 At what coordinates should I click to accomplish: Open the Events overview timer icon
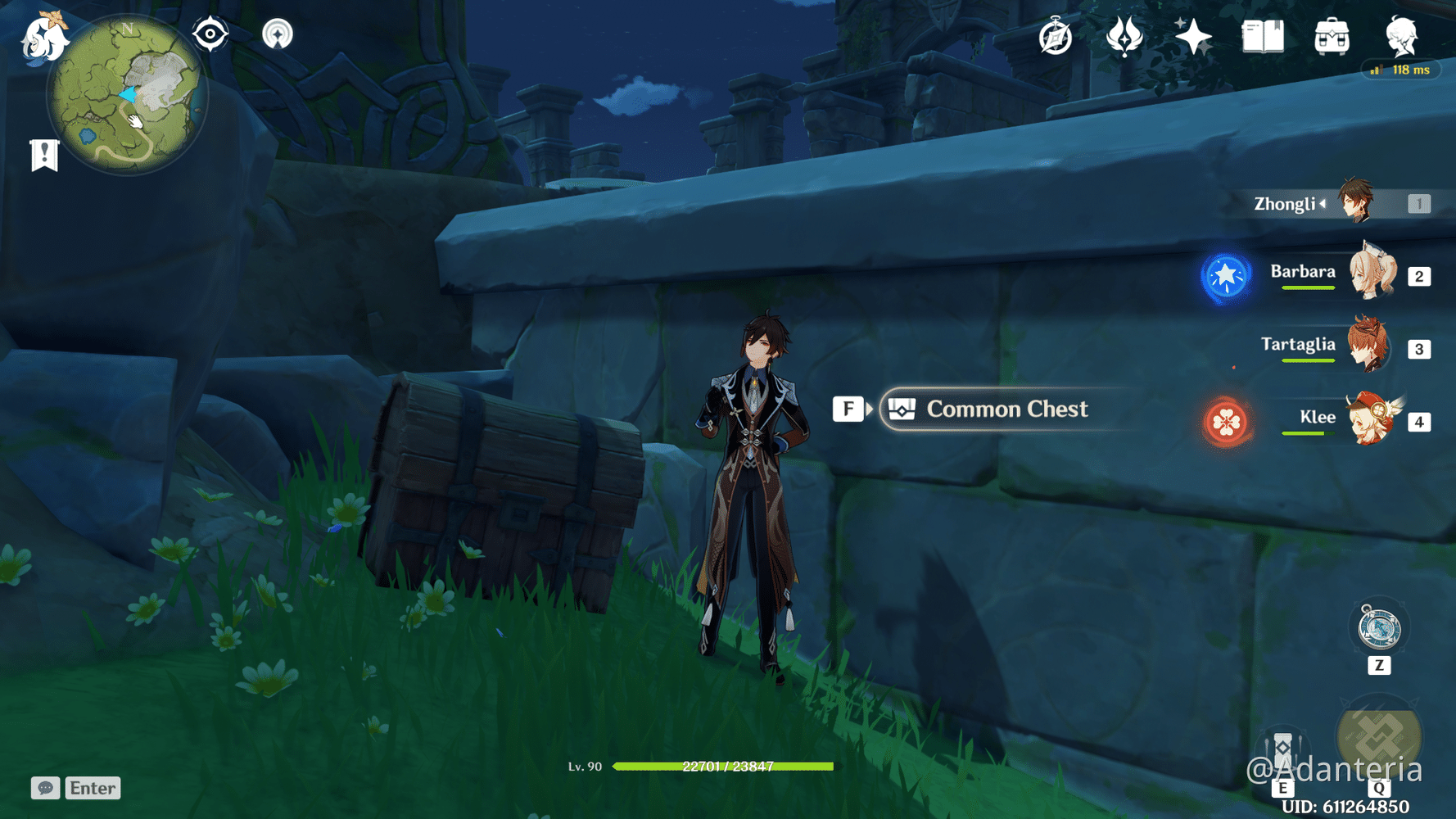(x=1056, y=35)
